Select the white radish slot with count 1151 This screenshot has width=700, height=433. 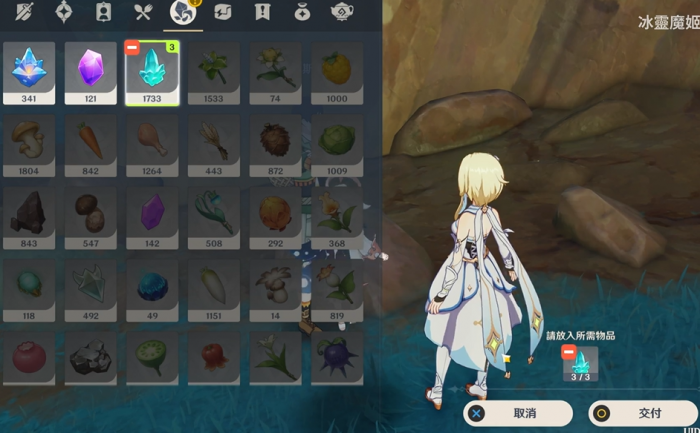pyautogui.click(x=214, y=286)
